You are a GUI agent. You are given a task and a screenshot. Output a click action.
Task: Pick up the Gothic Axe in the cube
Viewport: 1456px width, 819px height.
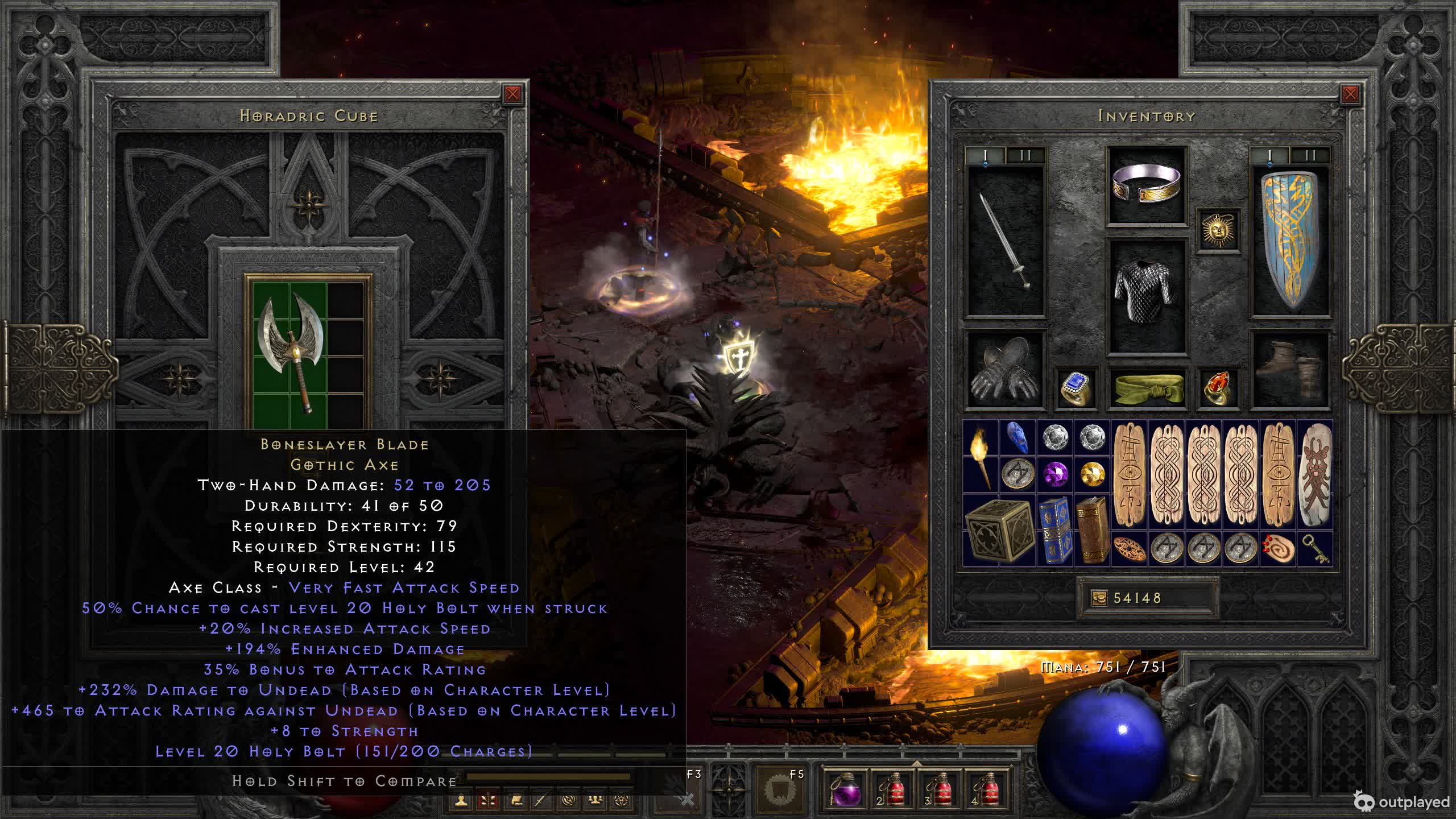tap(290, 351)
